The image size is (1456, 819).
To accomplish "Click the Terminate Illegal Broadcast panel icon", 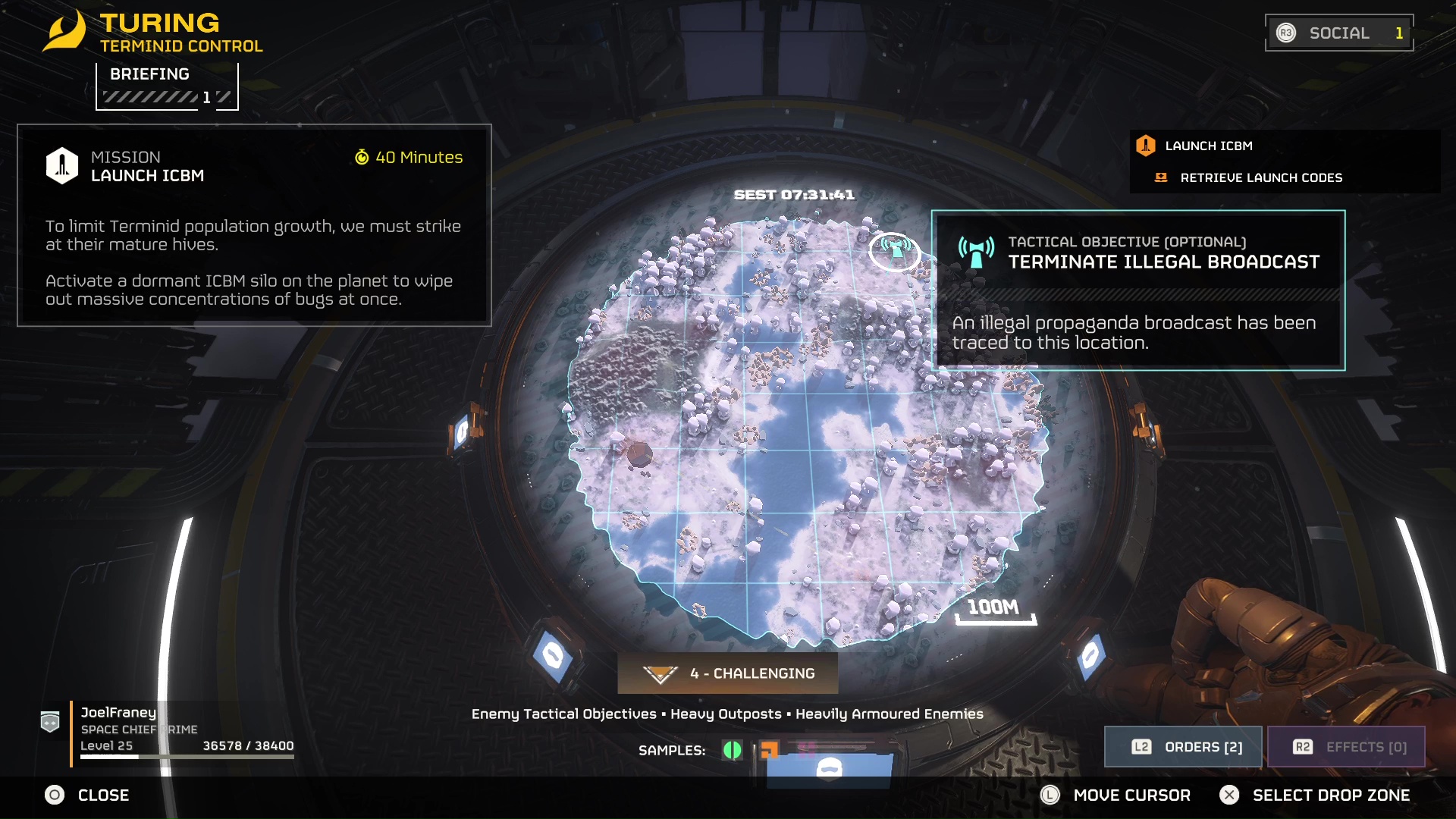I will (973, 249).
